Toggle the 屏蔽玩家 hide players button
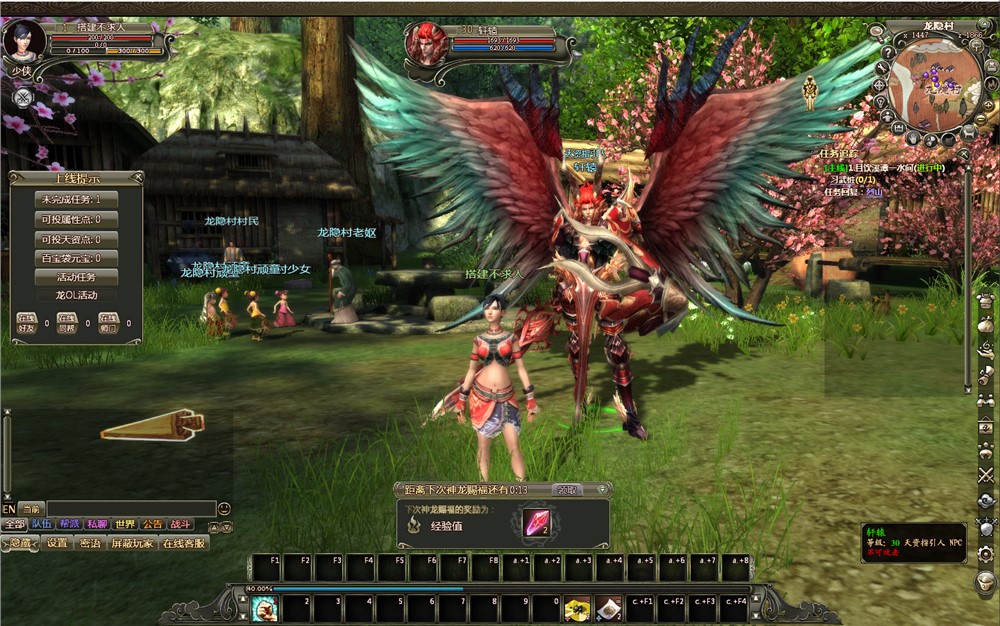The height and width of the screenshot is (626, 1000). pyautogui.click(x=132, y=543)
